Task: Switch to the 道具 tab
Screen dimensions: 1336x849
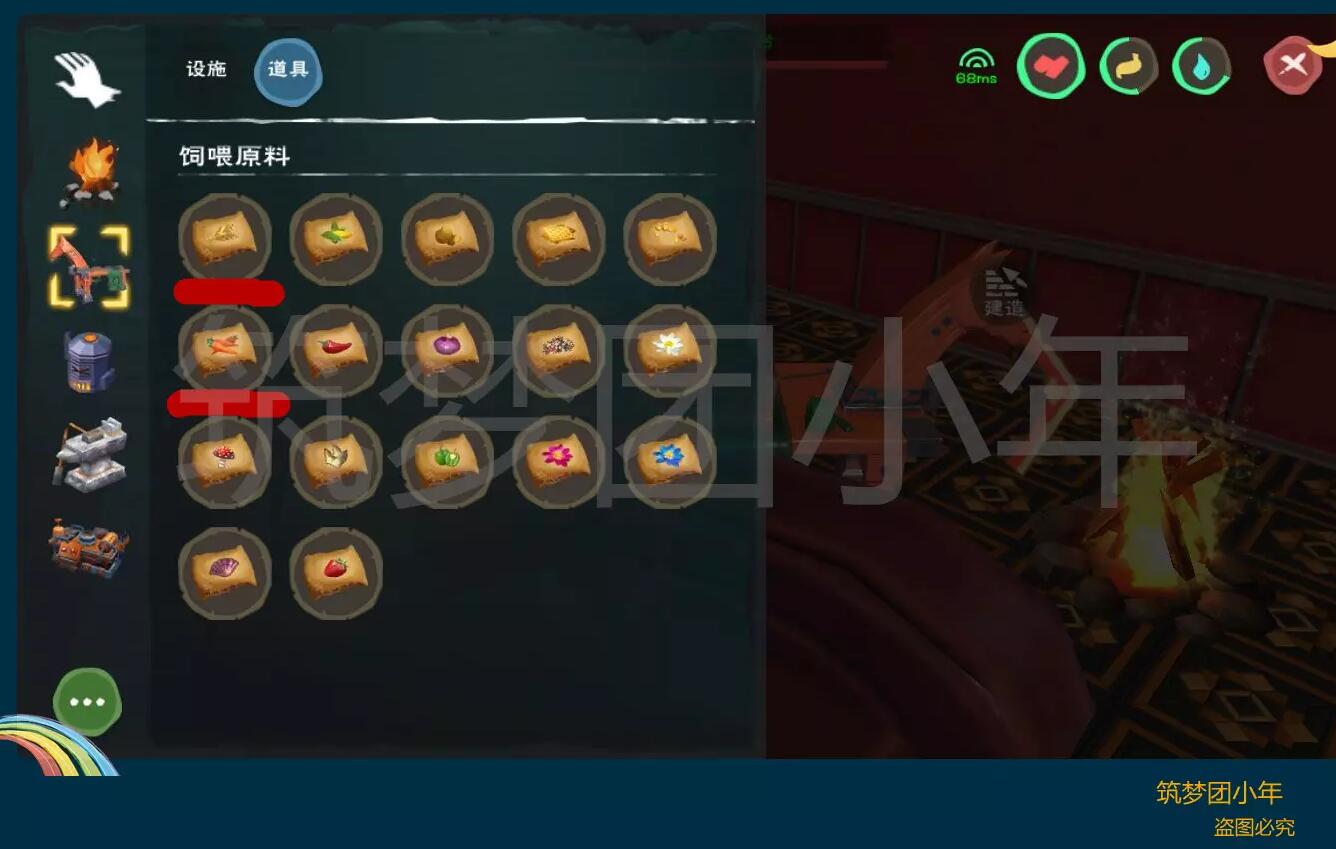Action: click(x=288, y=70)
